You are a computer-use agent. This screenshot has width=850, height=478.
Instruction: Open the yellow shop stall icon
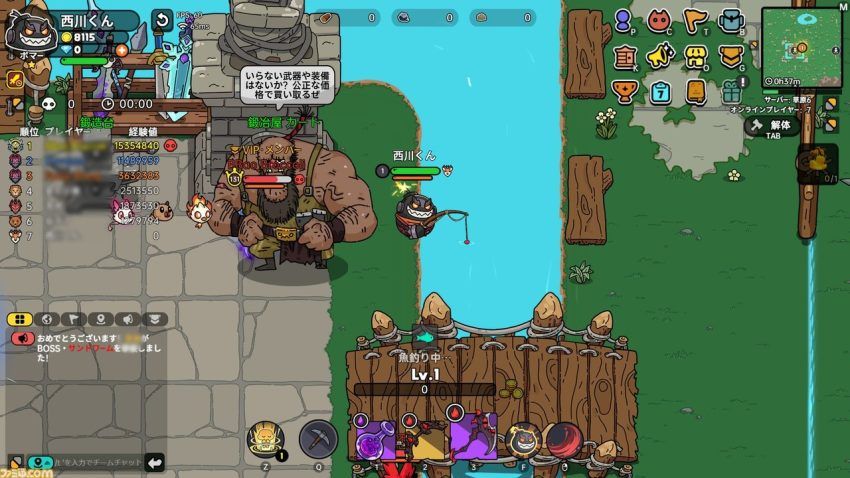(x=696, y=56)
